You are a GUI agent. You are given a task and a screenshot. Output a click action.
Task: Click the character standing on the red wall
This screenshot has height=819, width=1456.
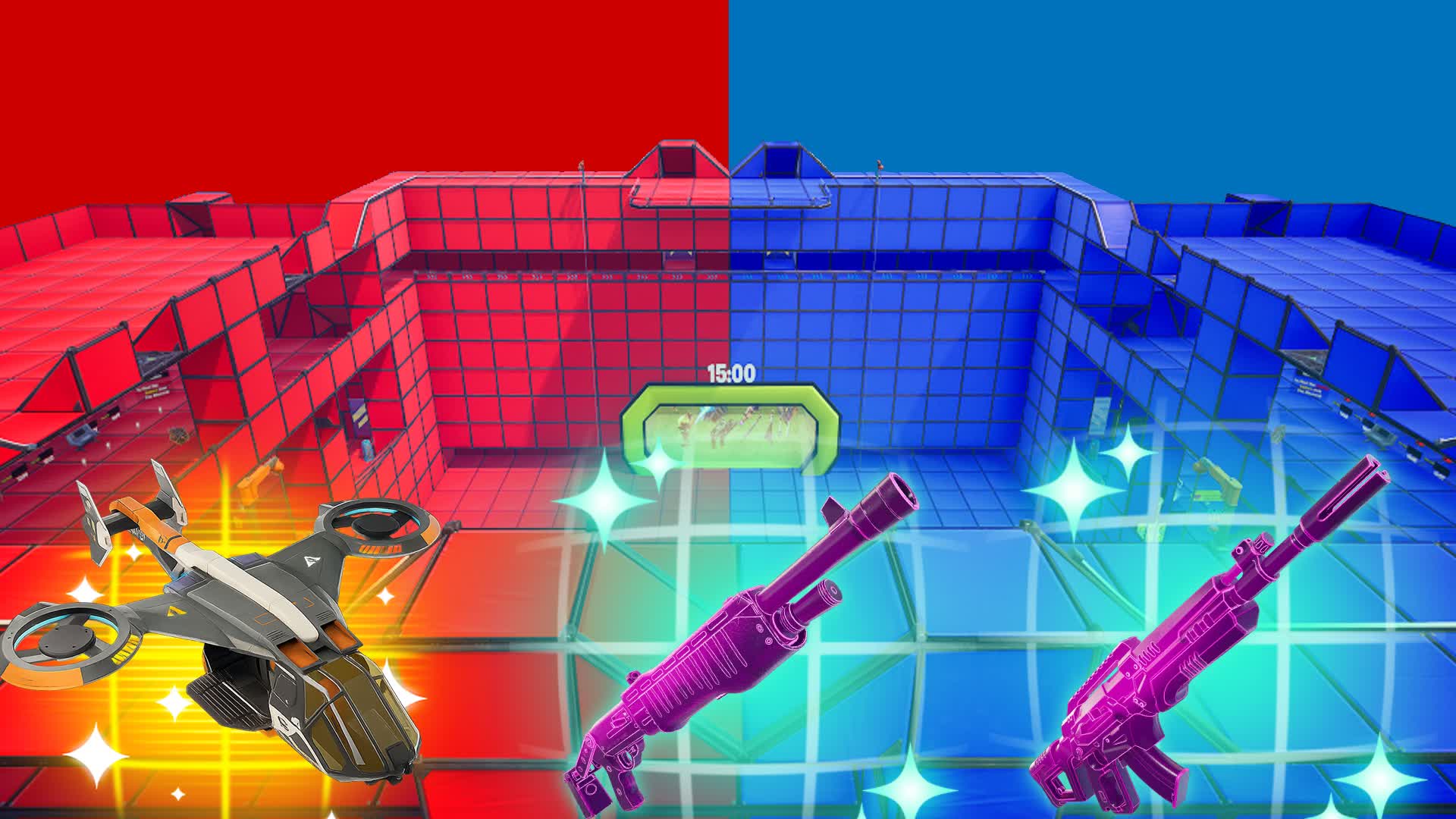582,162
